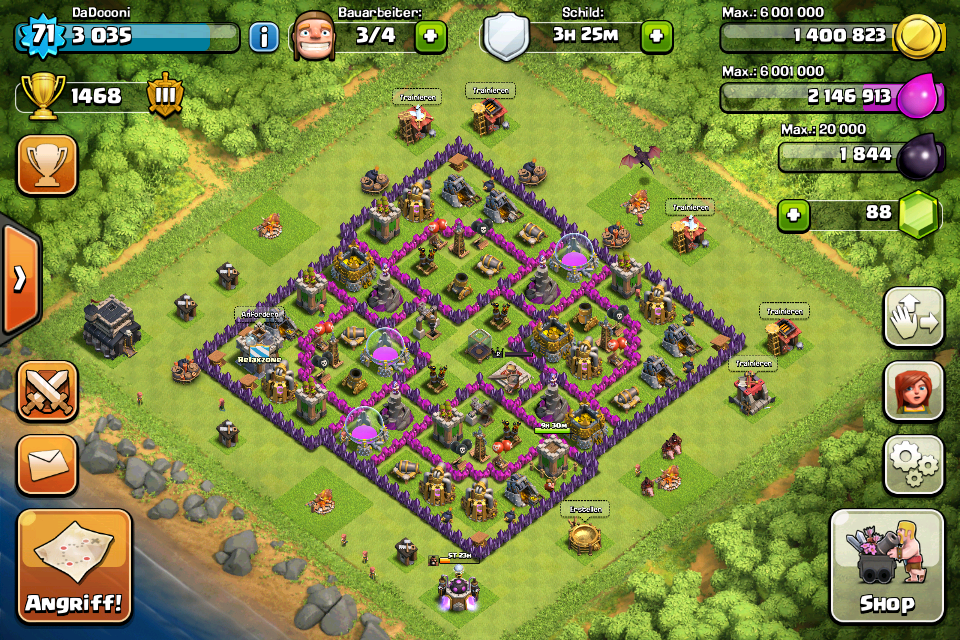Image resolution: width=960 pixels, height=640 pixels.
Task: Add shield time with the green plus
Action: coord(656,37)
